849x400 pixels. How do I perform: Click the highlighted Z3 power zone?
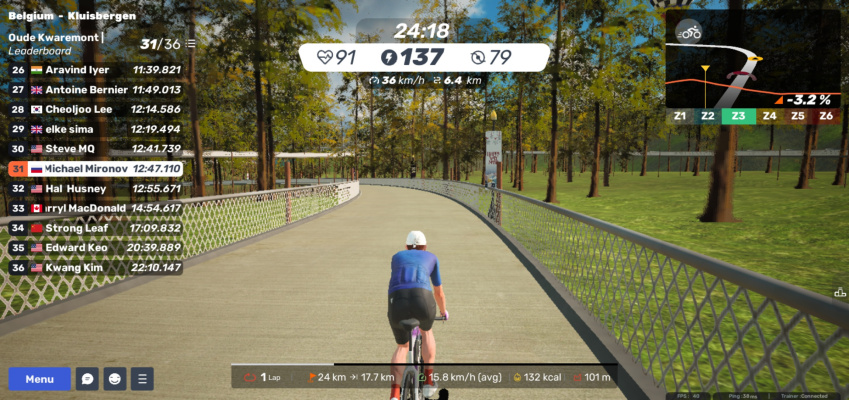738,116
